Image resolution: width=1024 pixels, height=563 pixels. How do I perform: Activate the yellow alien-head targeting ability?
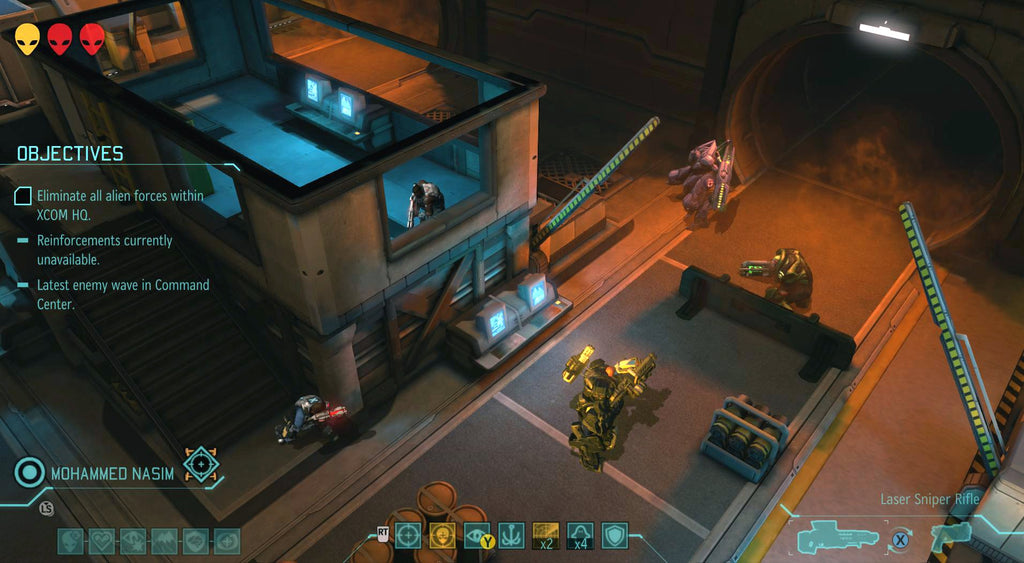click(442, 536)
